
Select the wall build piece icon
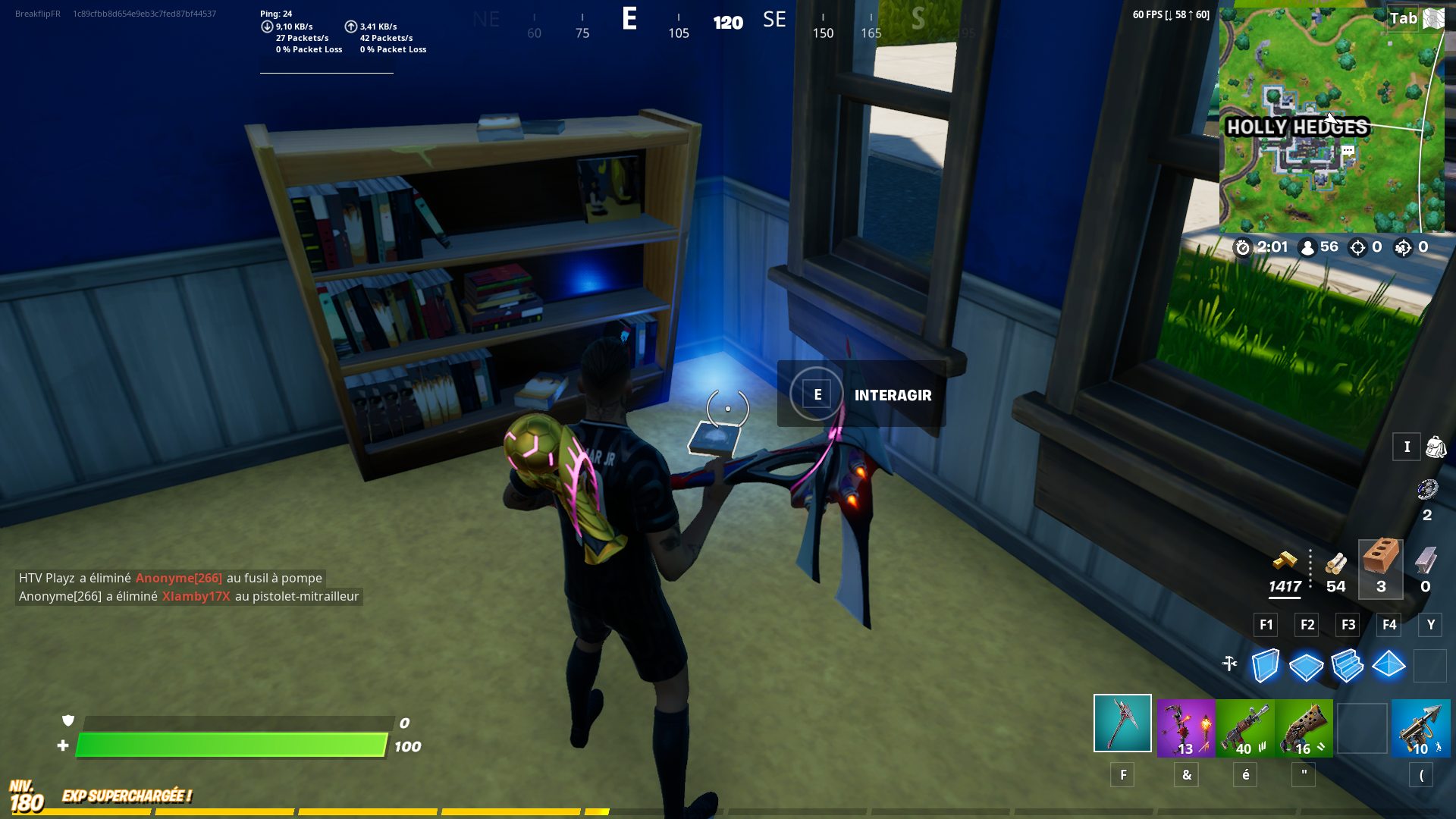tap(1264, 667)
